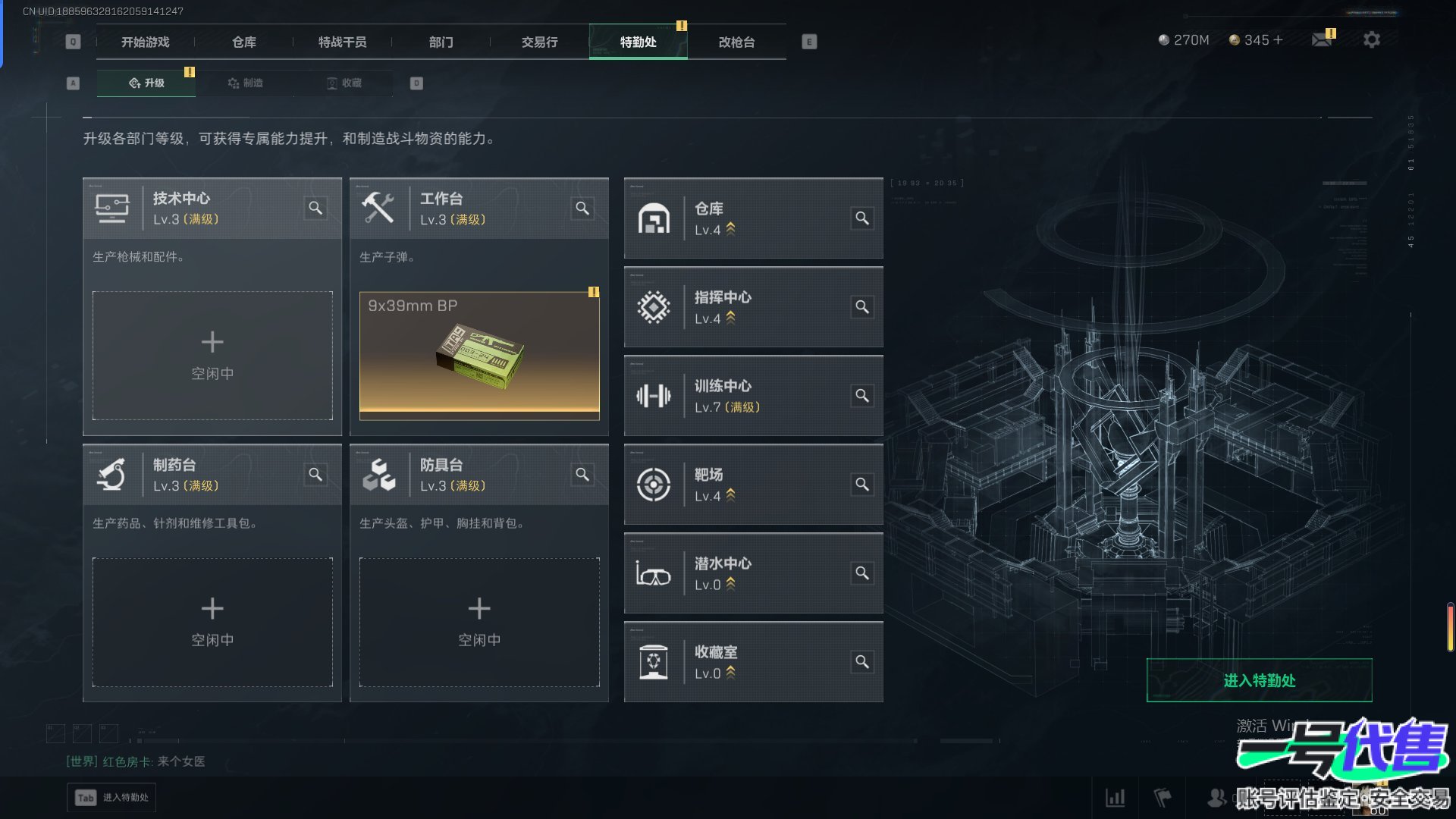
Task: Select the 特战干员 tab
Action: click(x=342, y=42)
